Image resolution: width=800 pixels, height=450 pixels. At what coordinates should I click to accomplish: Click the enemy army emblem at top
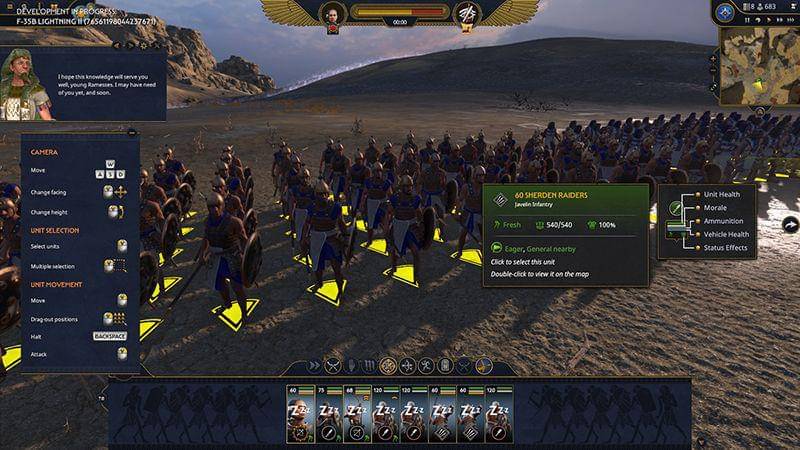pyautogui.click(x=467, y=14)
